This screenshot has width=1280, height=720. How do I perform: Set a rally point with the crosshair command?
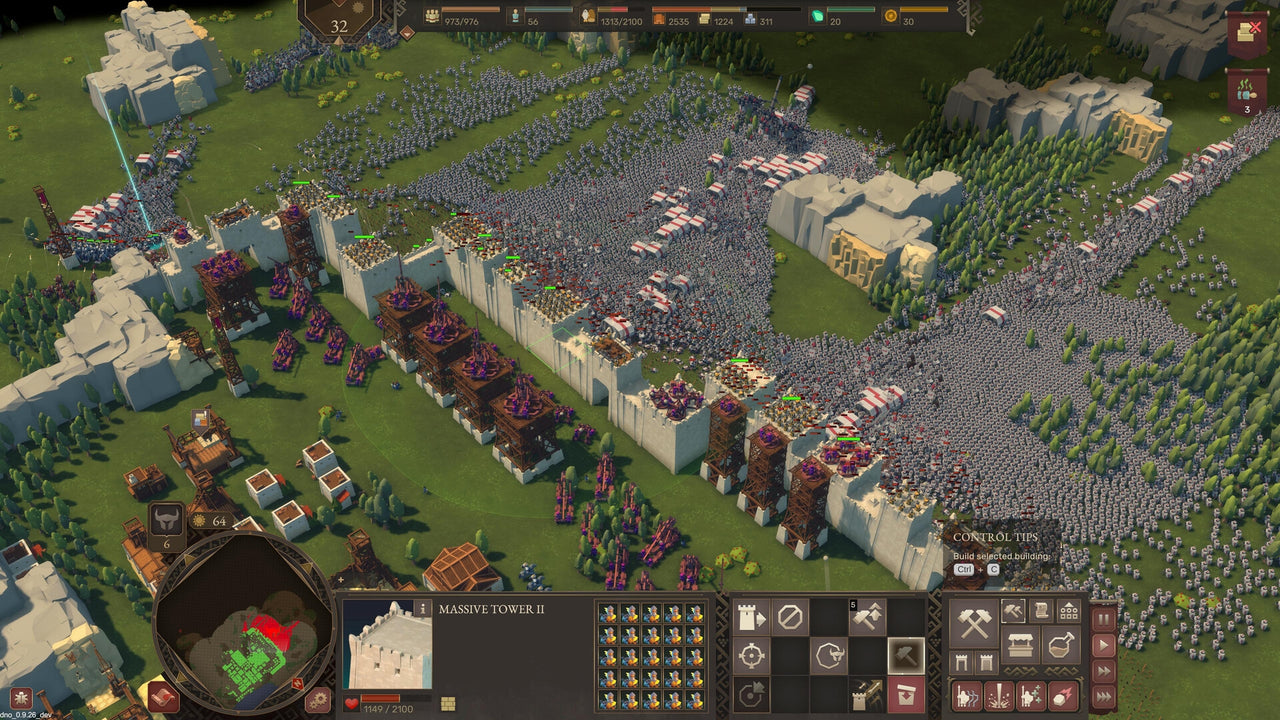point(750,655)
